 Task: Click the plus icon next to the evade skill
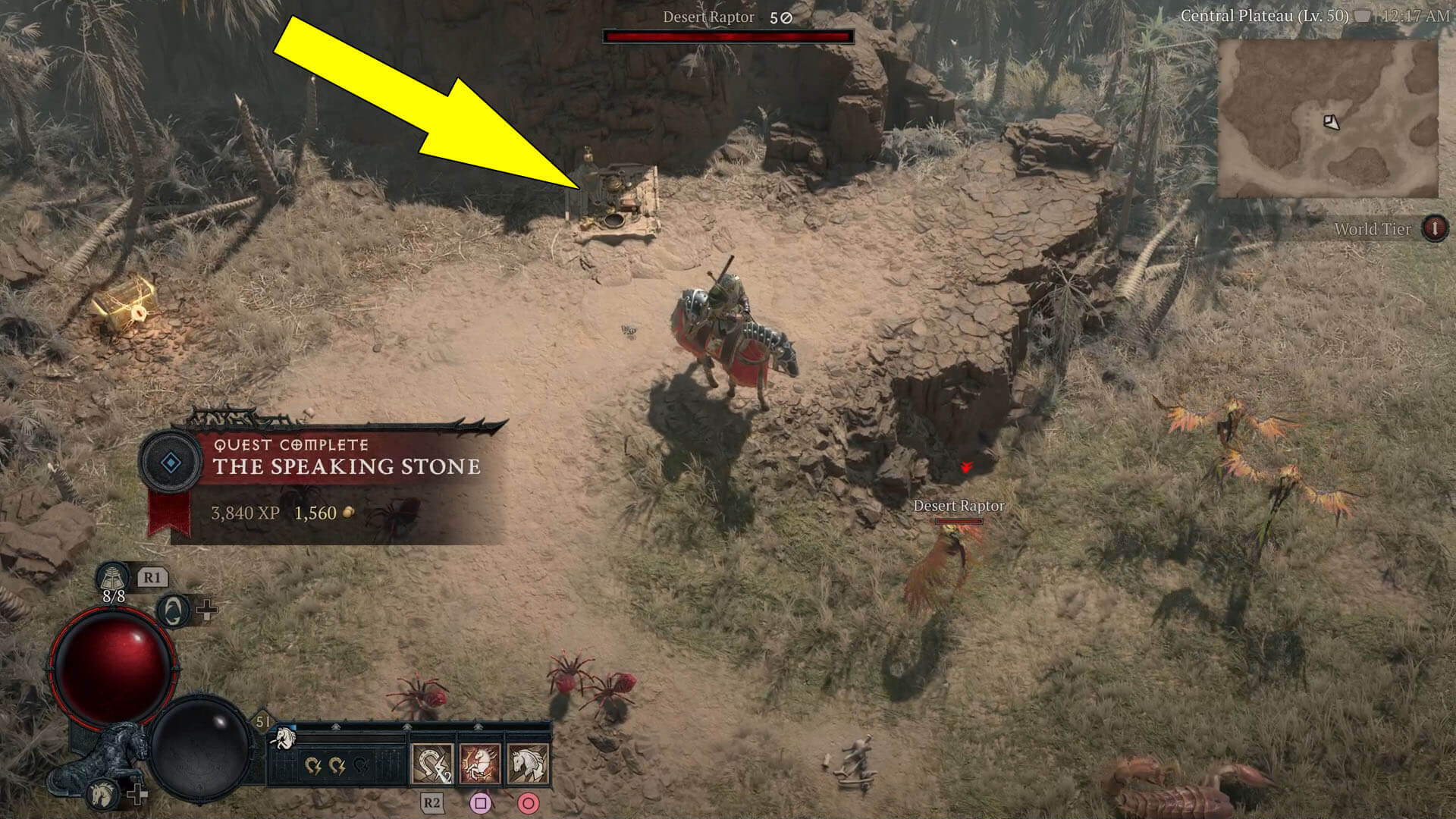pos(206,610)
